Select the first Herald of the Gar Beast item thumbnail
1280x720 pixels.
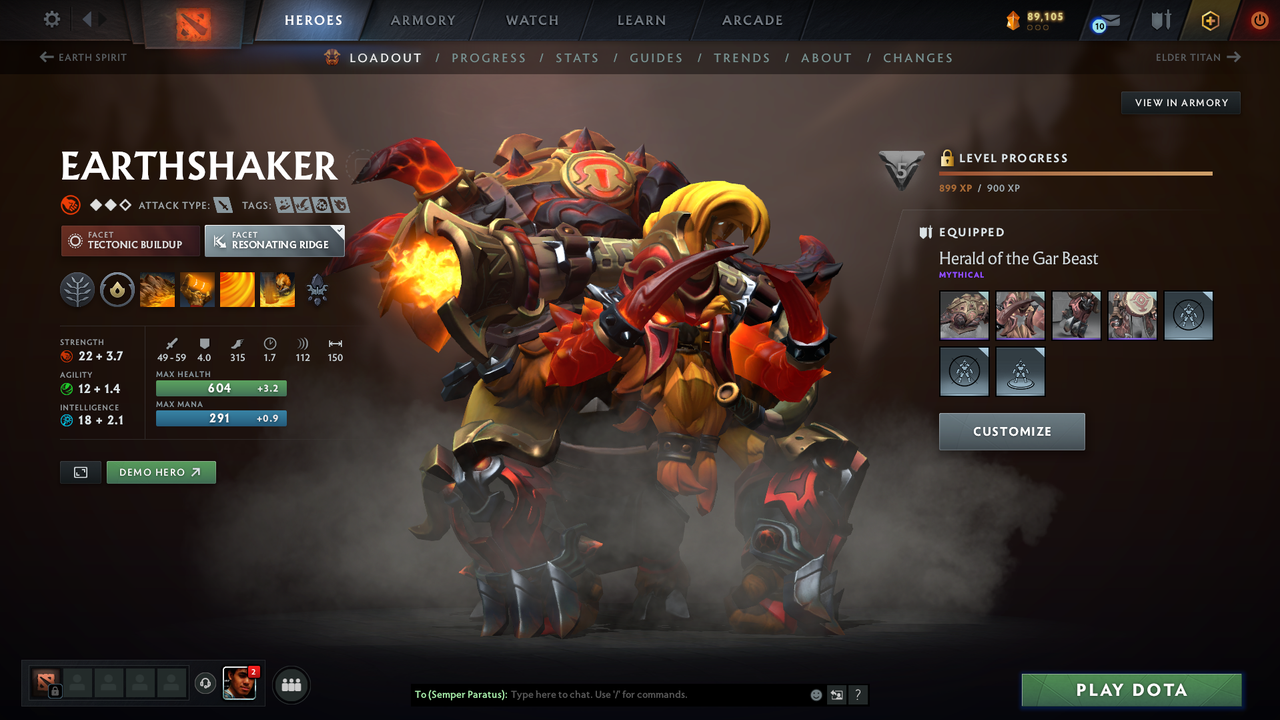coord(964,315)
